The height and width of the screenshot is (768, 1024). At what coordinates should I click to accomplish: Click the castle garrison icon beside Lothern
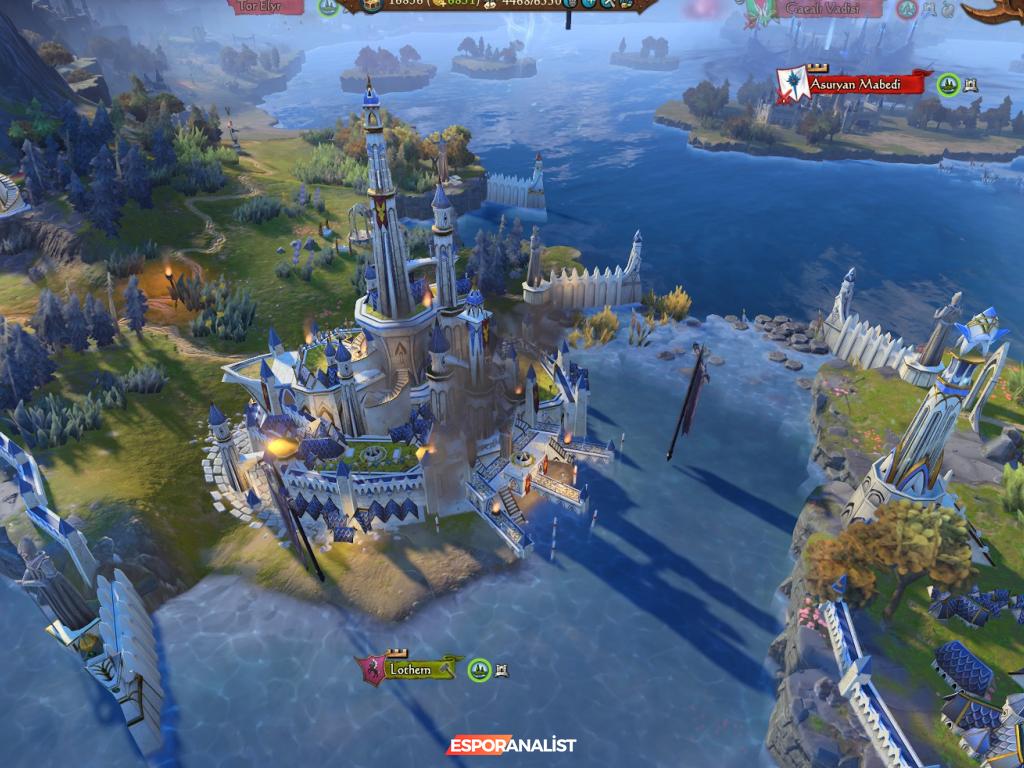[501, 669]
